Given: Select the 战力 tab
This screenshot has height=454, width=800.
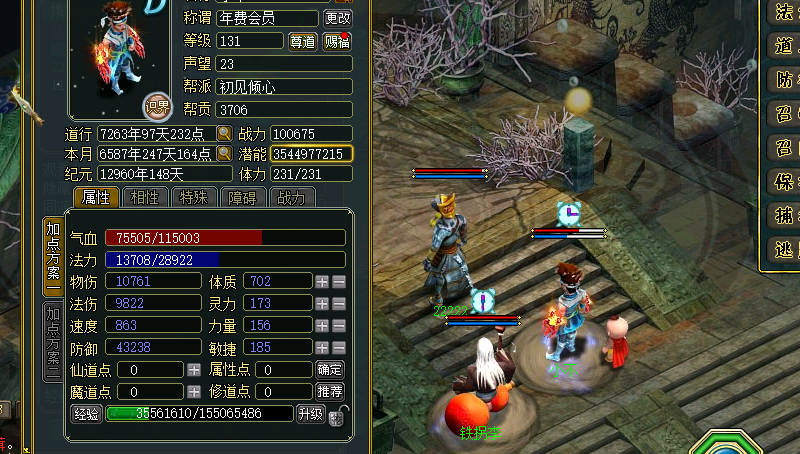Looking at the screenshot, I should (290, 197).
